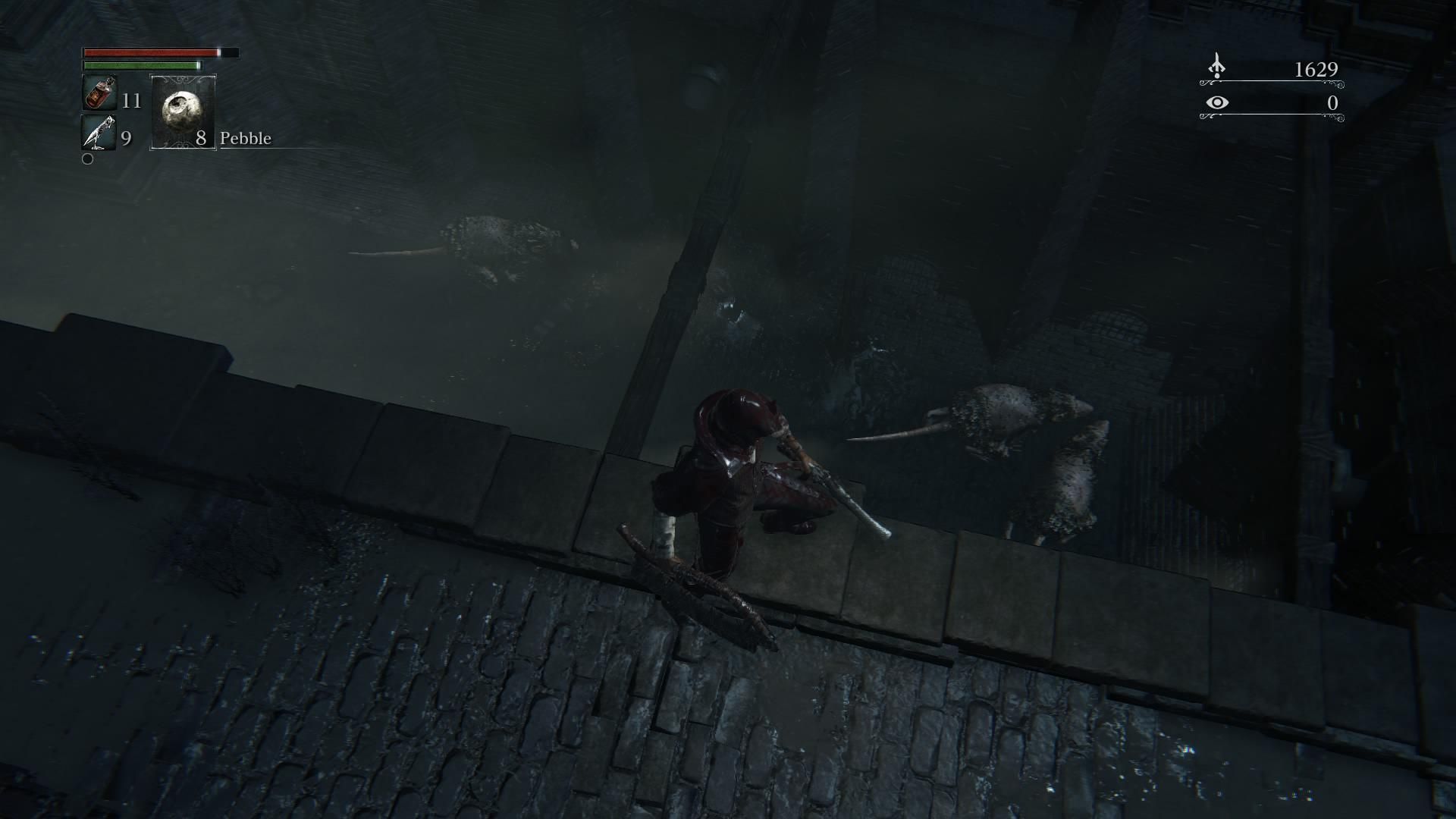Select the equipped Pebble item slot
Screen dimensions: 1456x819
pyautogui.click(x=182, y=112)
